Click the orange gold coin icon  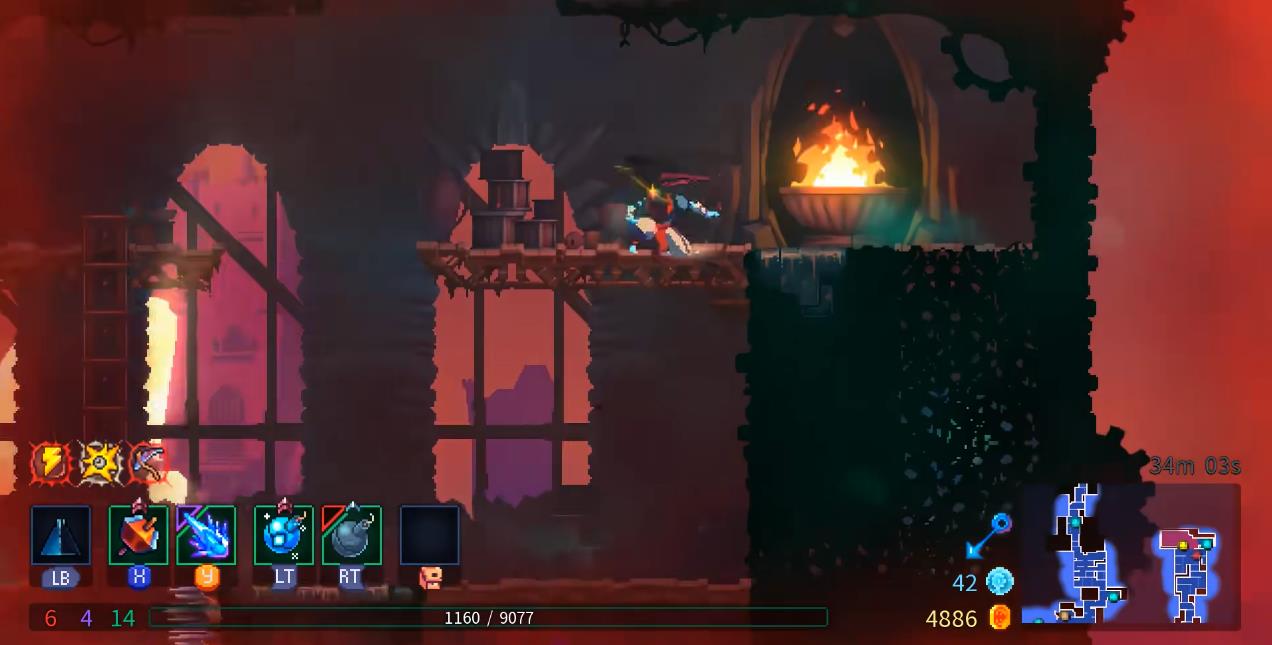999,618
